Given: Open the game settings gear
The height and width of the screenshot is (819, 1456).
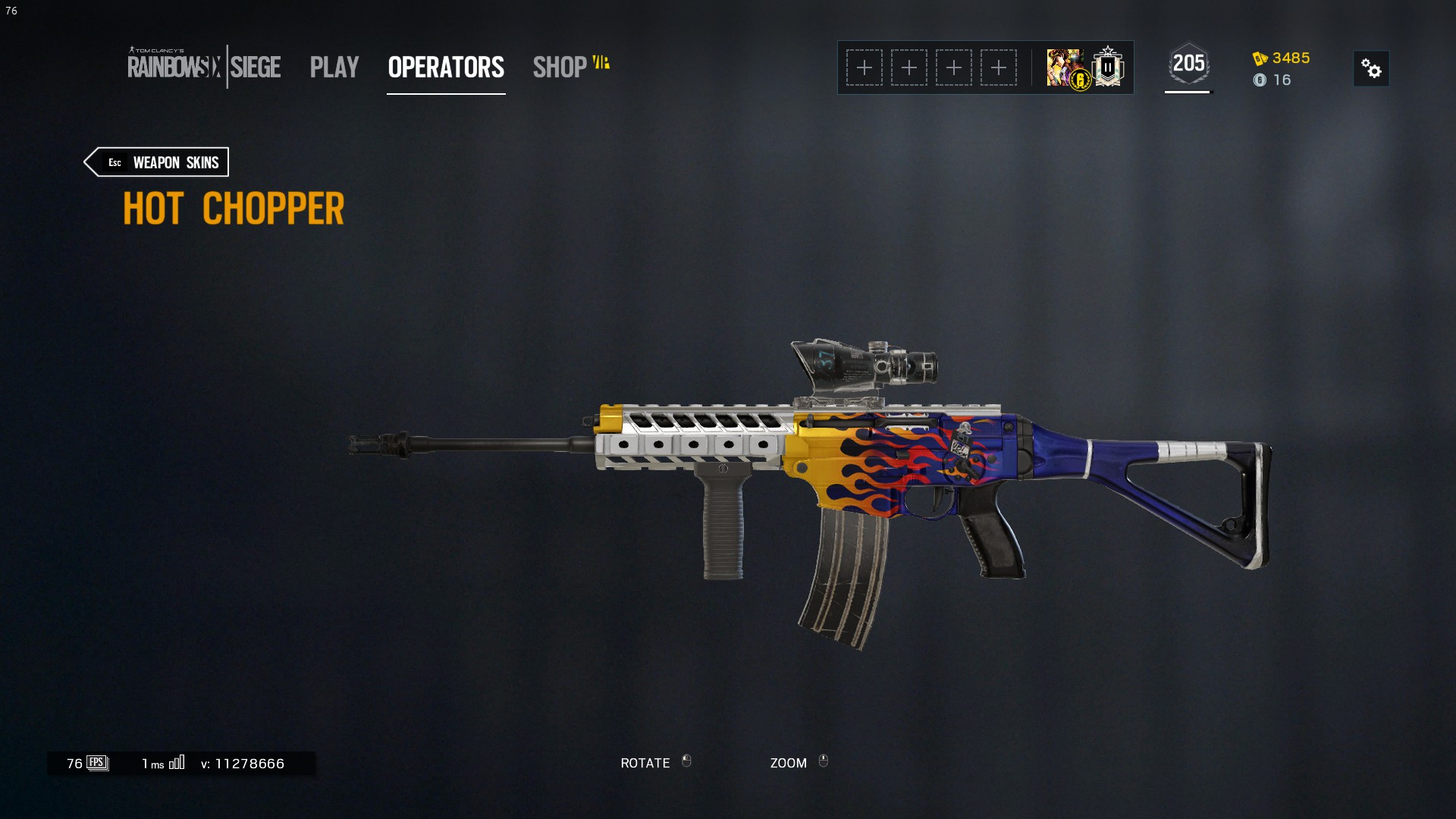Looking at the screenshot, I should pos(1372,68).
